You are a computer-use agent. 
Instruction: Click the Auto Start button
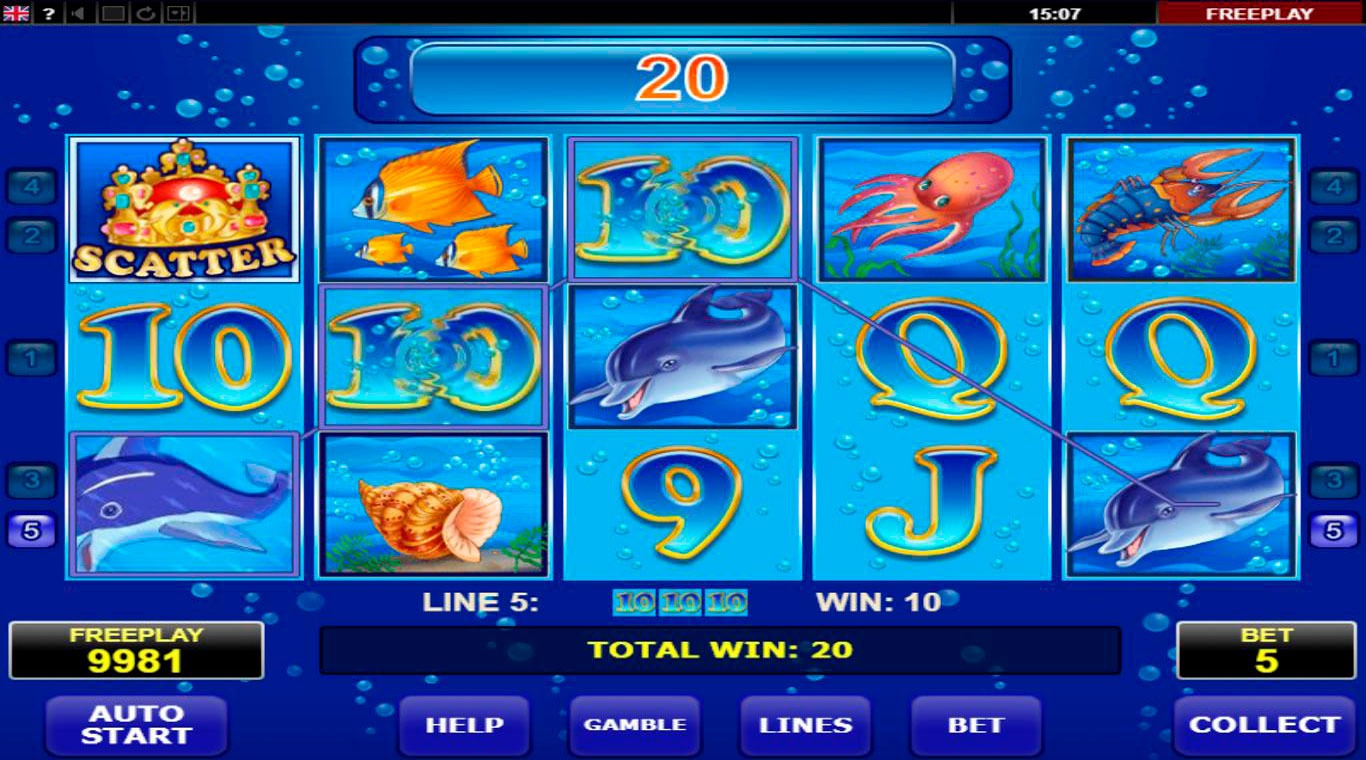pos(136,725)
